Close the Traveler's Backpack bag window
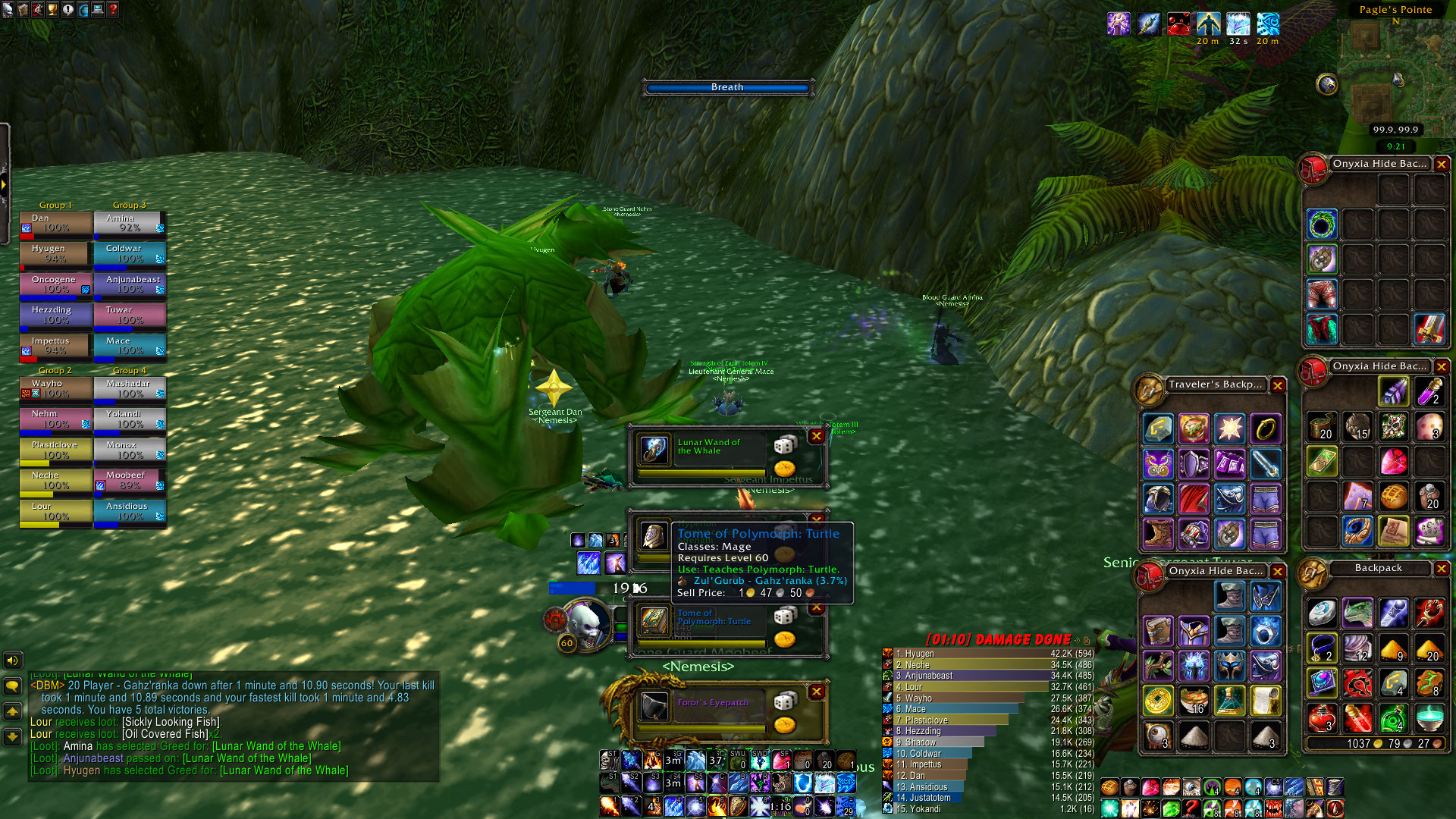1456x819 pixels. 1278,385
